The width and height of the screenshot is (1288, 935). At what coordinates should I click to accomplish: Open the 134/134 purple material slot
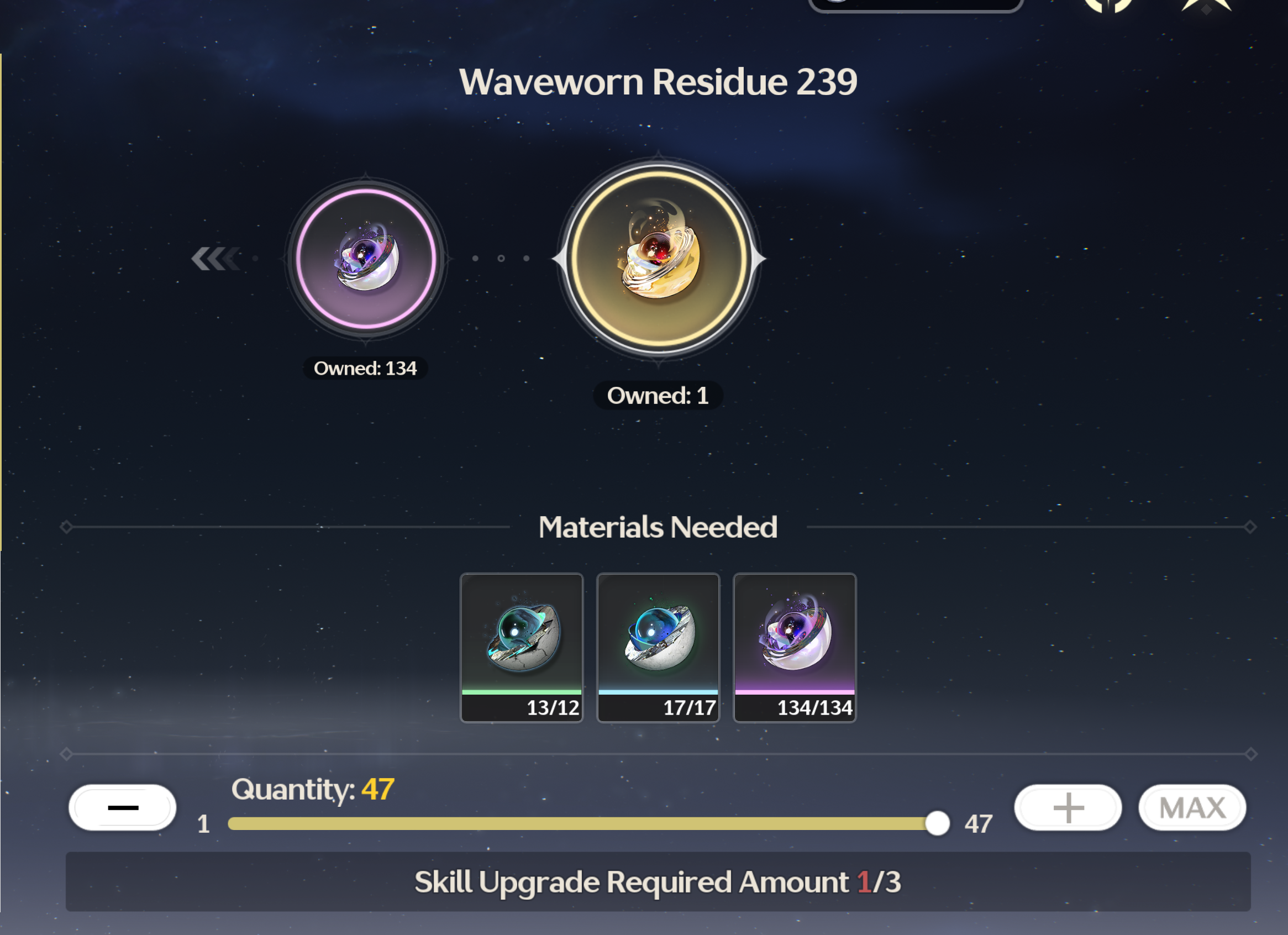(795, 647)
